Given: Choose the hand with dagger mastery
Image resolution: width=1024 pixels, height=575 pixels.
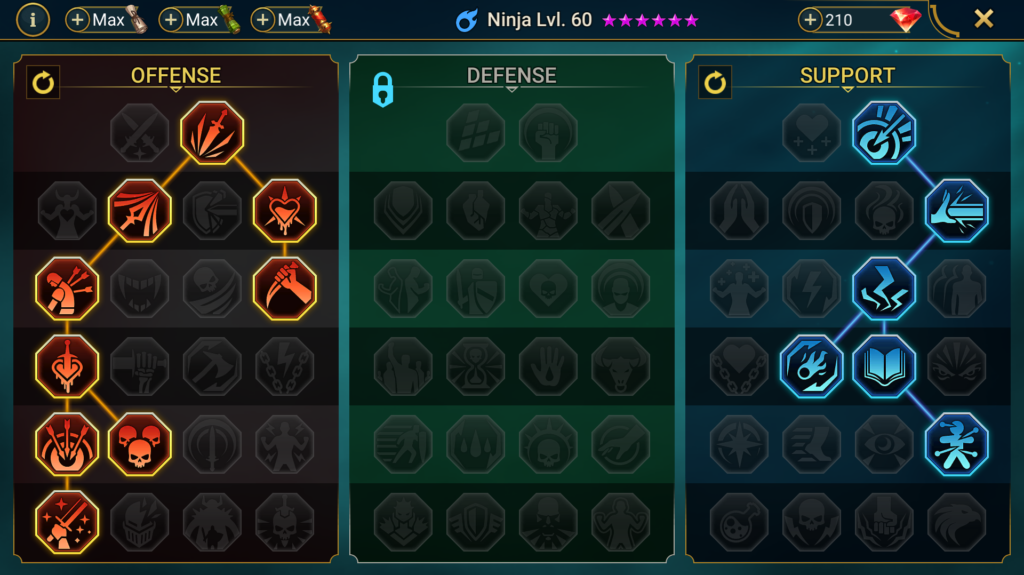Looking at the screenshot, I should [x=284, y=288].
